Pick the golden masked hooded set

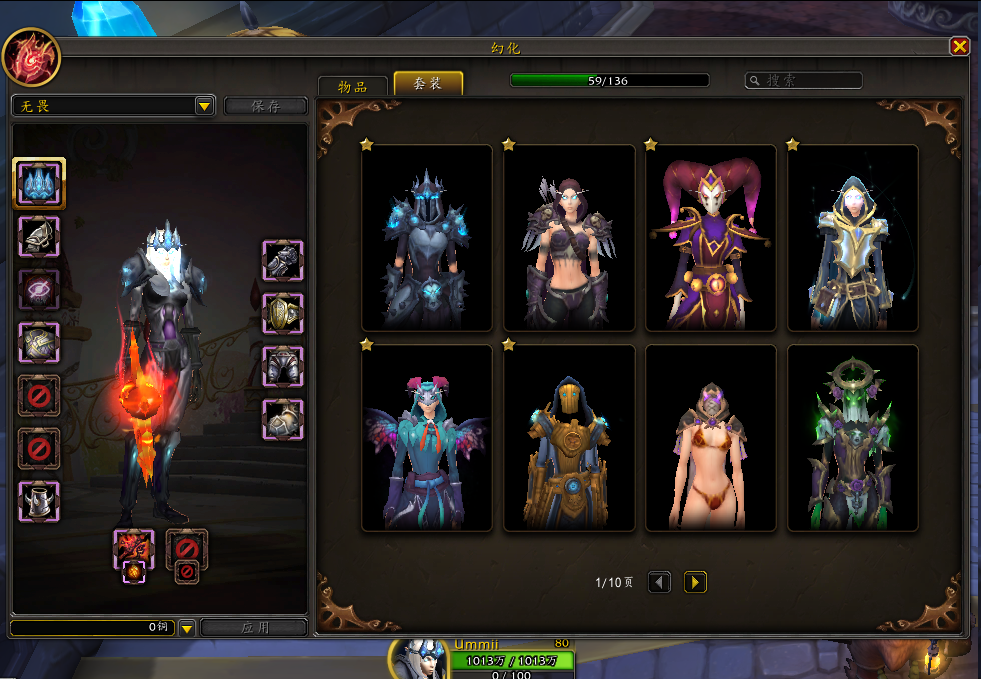point(569,438)
